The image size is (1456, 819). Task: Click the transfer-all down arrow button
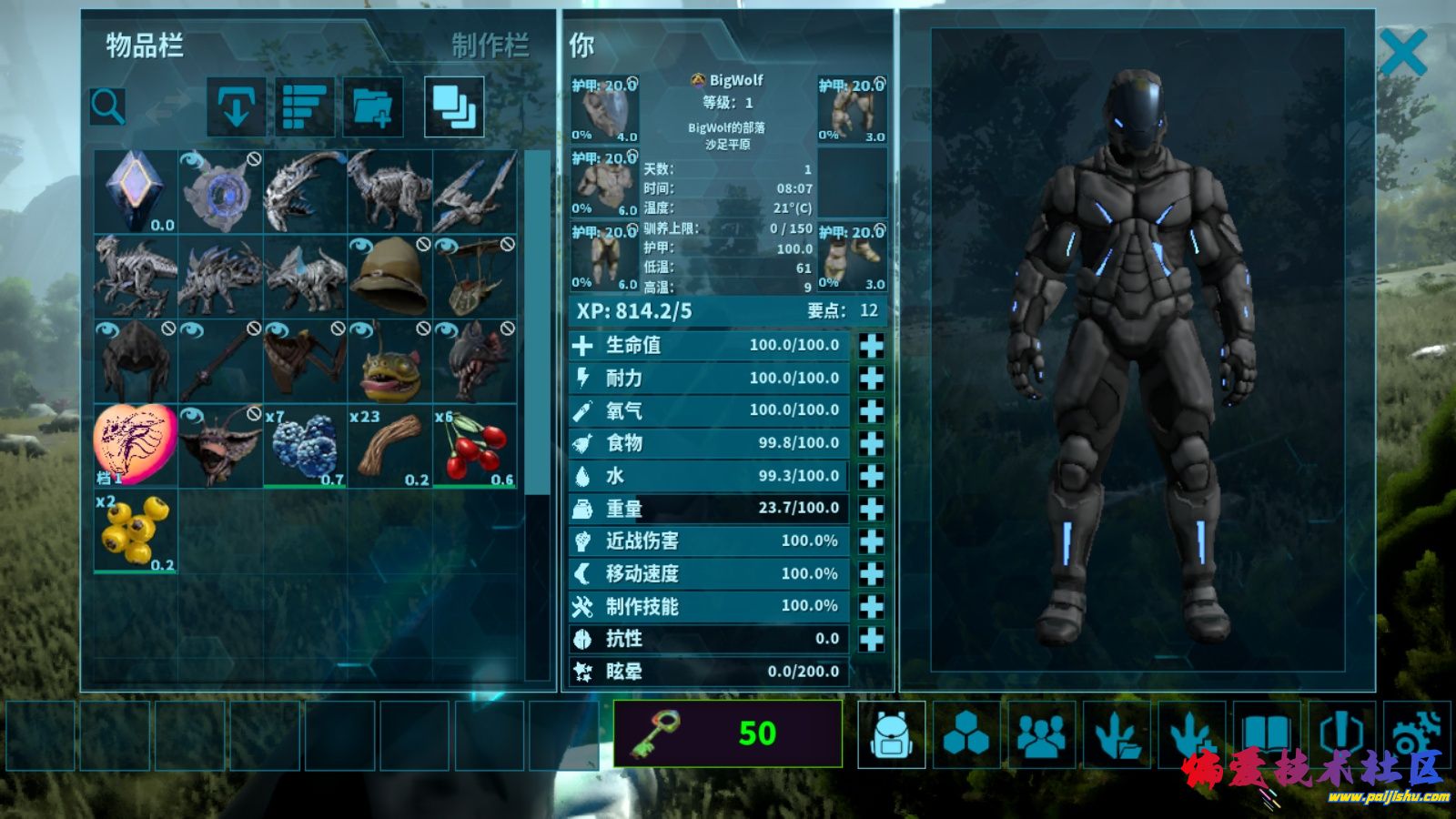click(237, 107)
